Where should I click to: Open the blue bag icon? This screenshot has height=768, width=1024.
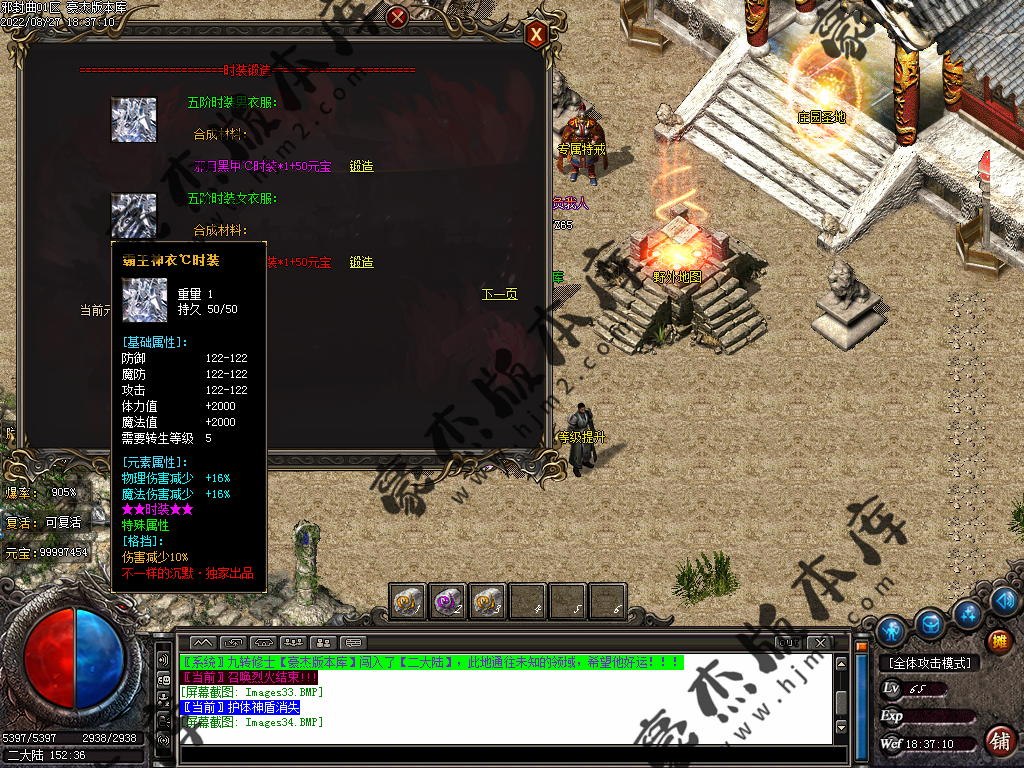930,622
